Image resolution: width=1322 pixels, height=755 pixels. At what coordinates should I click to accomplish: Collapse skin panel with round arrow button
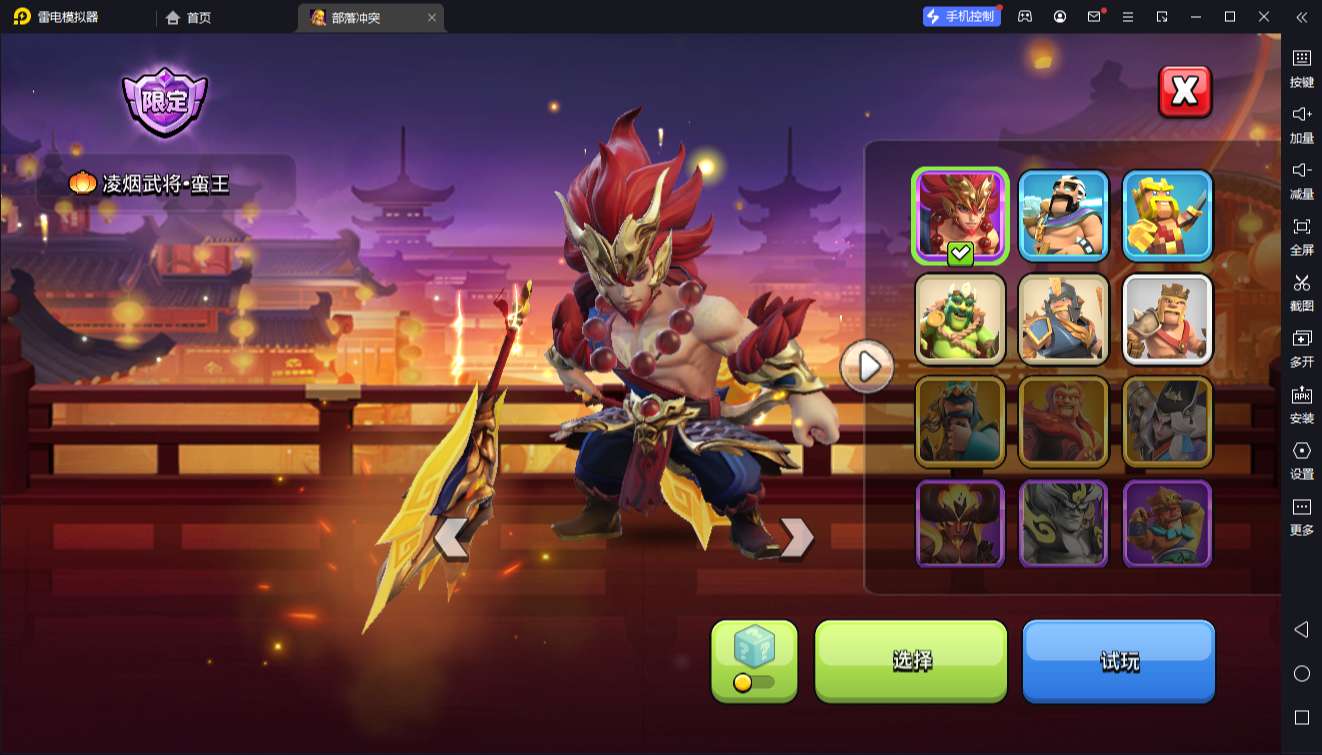pos(867,367)
